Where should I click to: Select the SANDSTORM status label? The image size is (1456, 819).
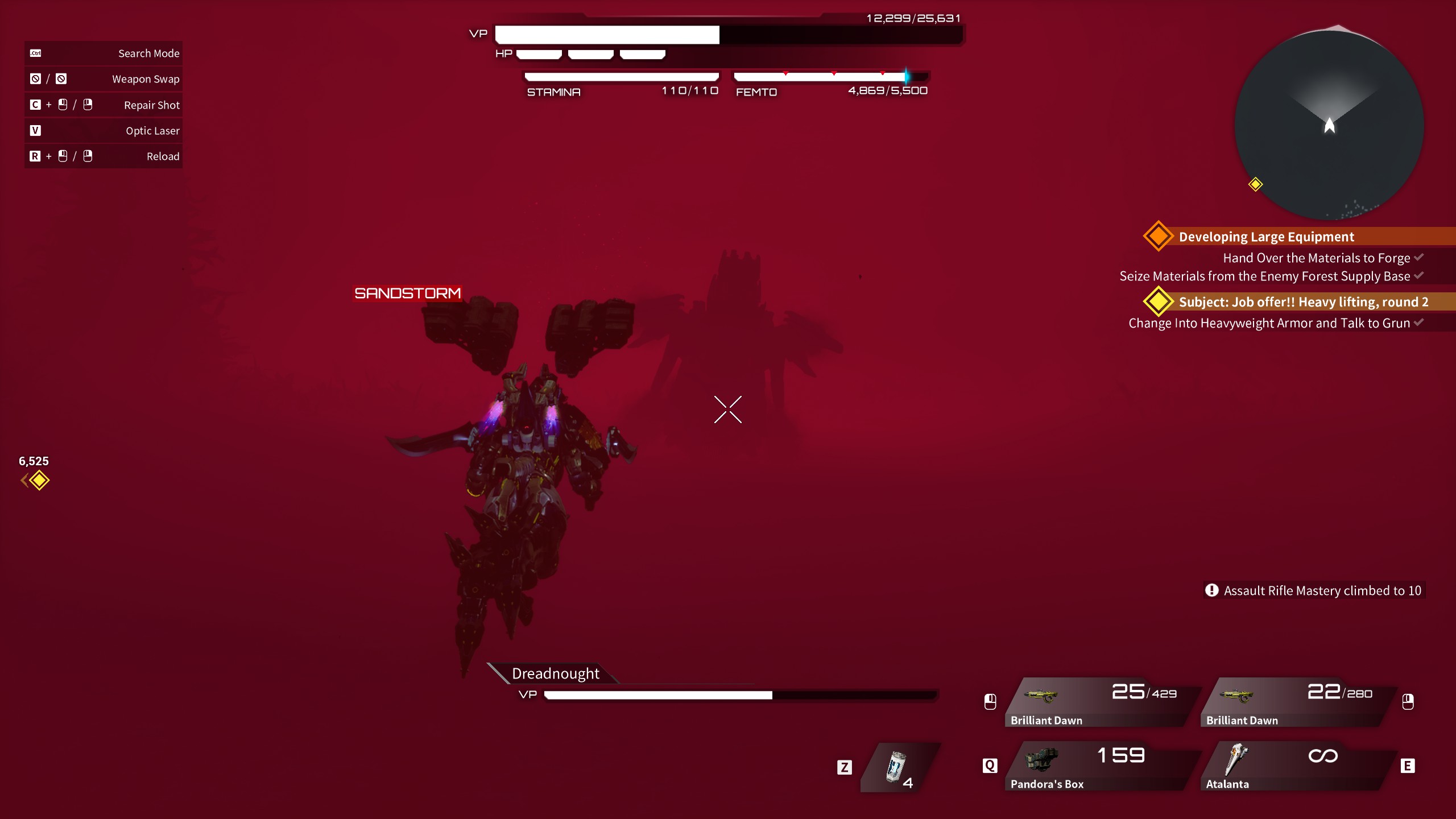point(408,293)
